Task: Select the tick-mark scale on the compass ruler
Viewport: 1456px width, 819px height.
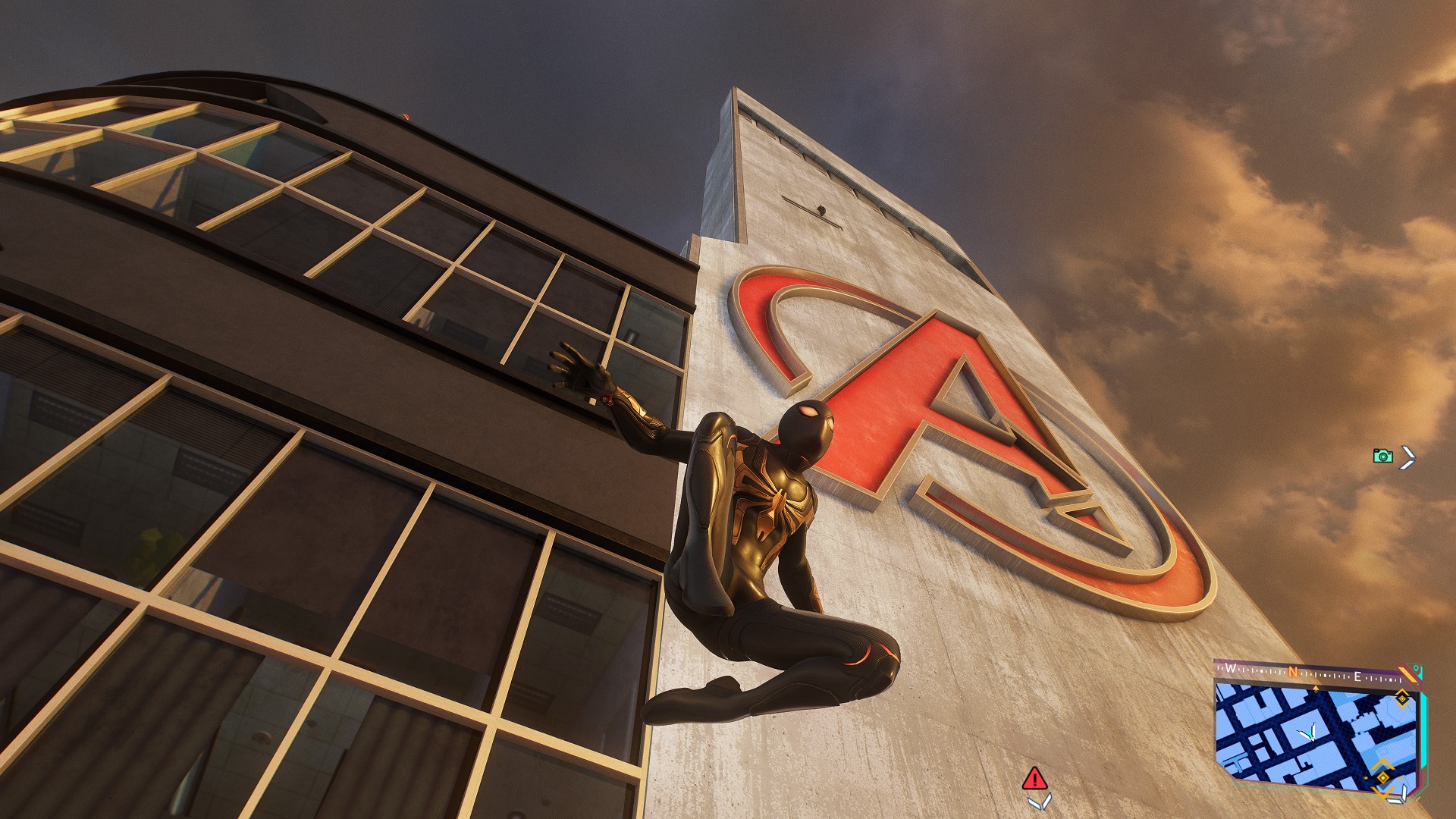Action: [x=1262, y=670]
